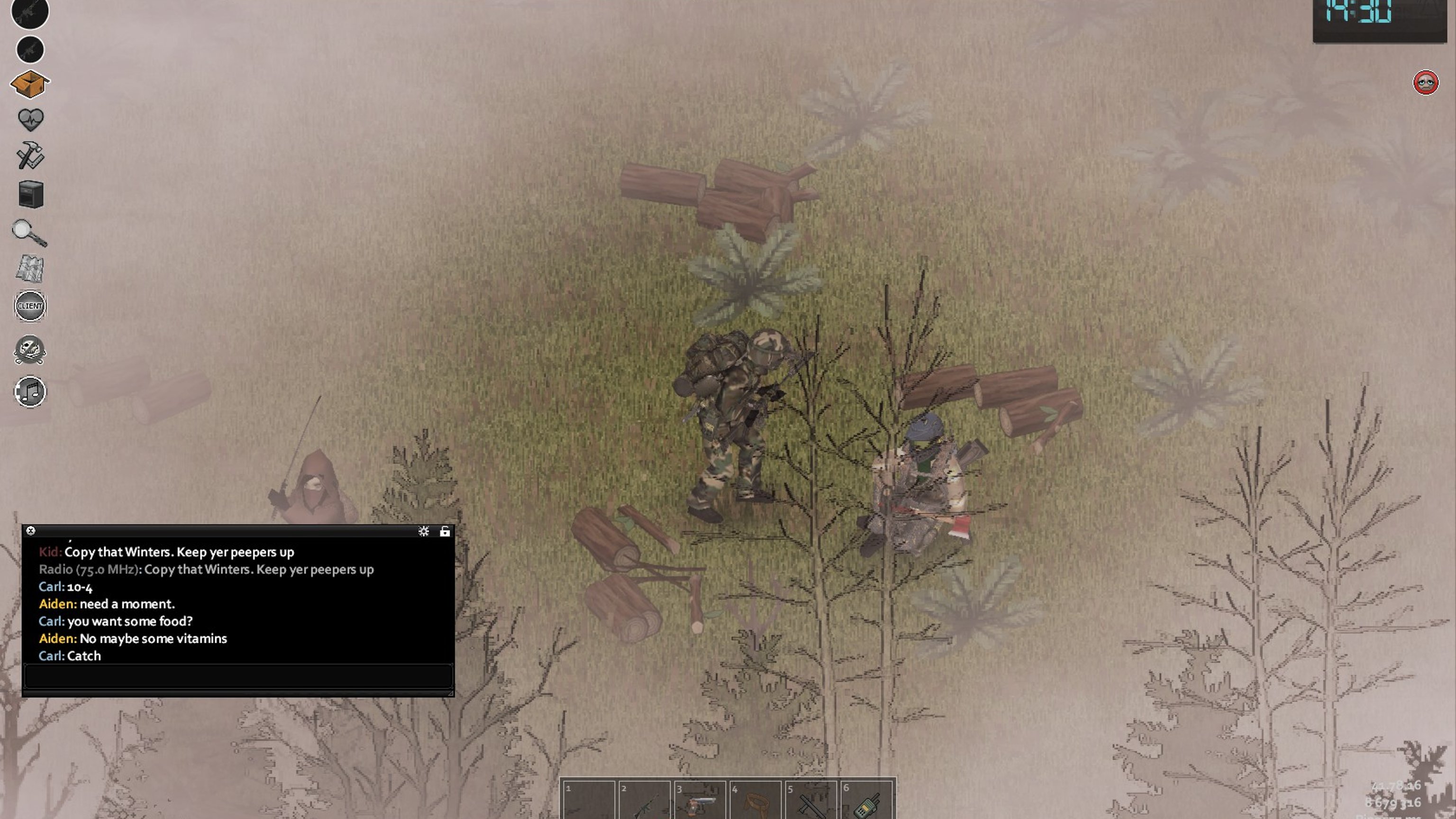Open the health heart panel
Image resolution: width=1456 pixels, height=819 pixels.
pyautogui.click(x=30, y=119)
